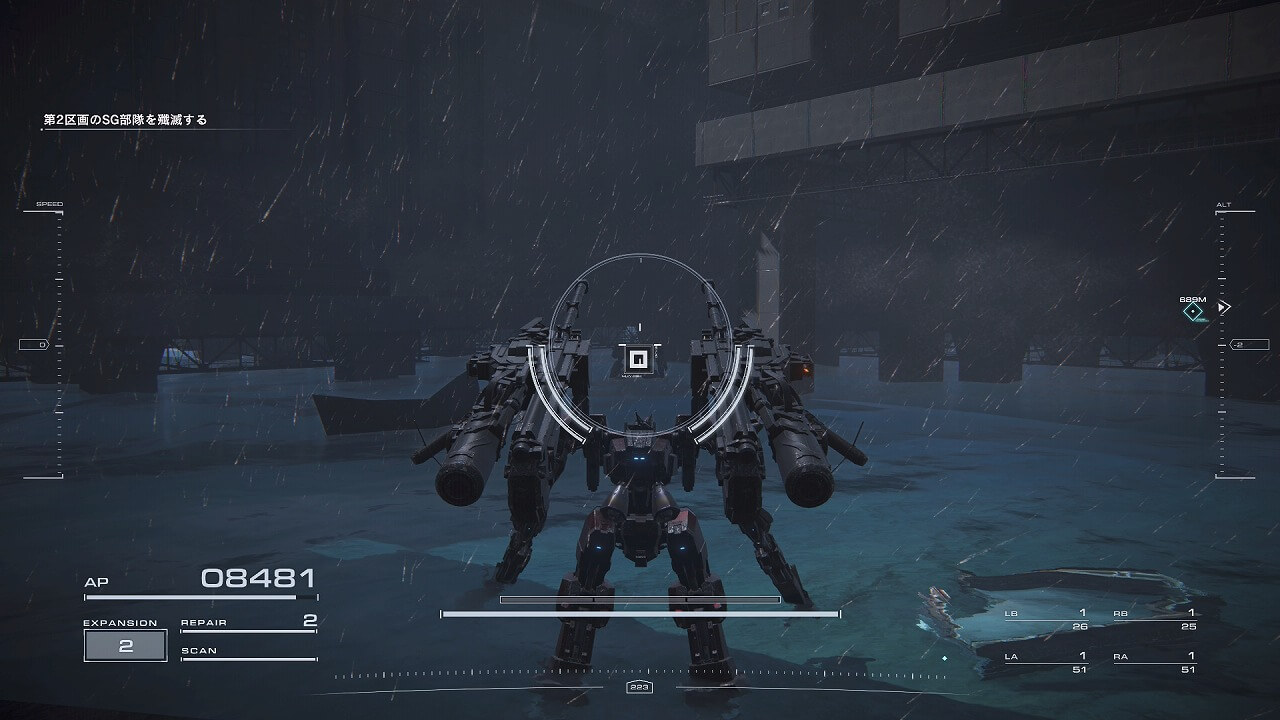Screen dimensions: 1280x720
Task: Trigger the SCAN indicator
Action: click(248, 652)
